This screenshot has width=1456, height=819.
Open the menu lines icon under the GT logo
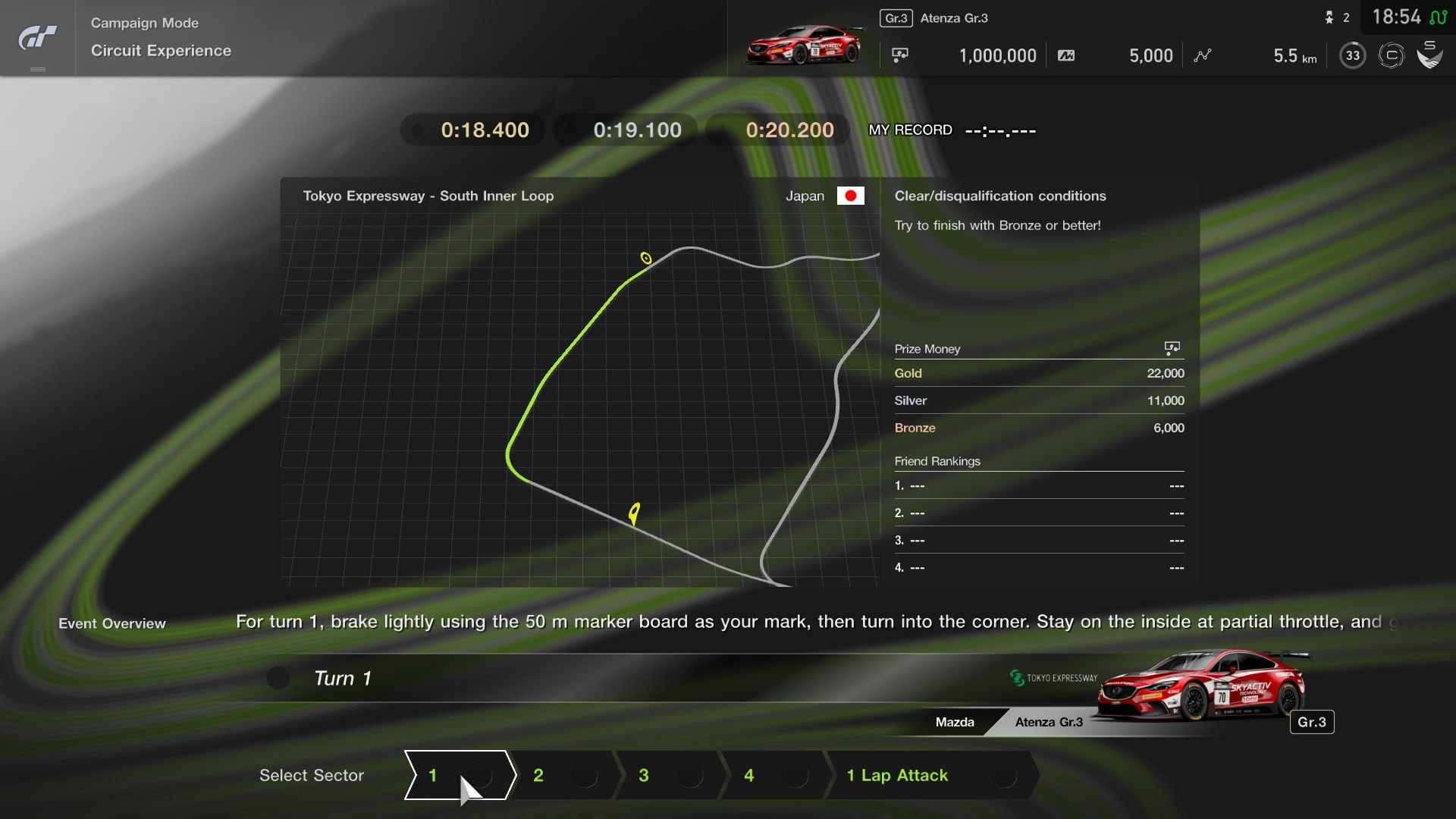click(x=36, y=67)
